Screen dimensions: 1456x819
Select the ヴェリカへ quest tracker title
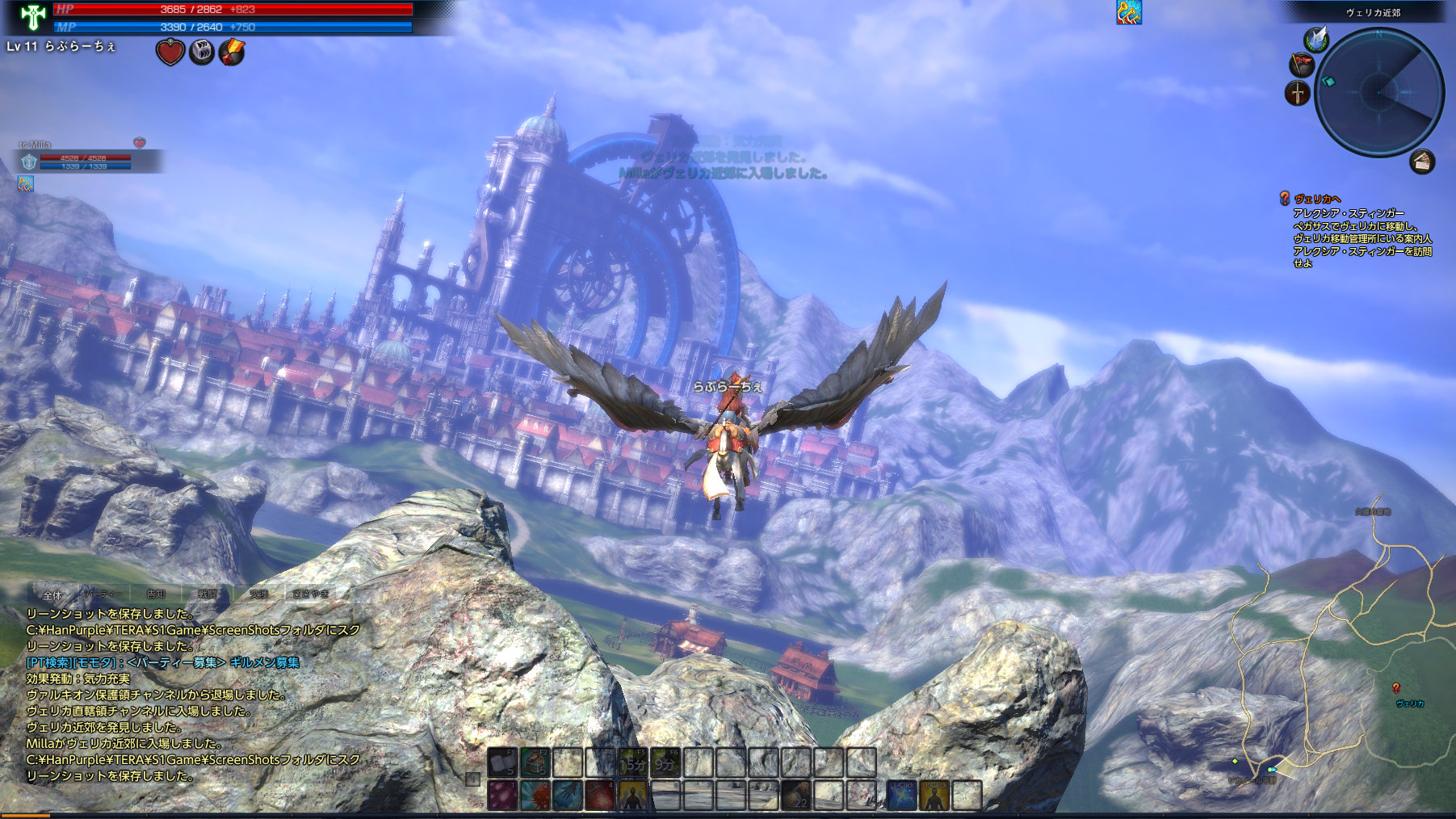point(1317,199)
